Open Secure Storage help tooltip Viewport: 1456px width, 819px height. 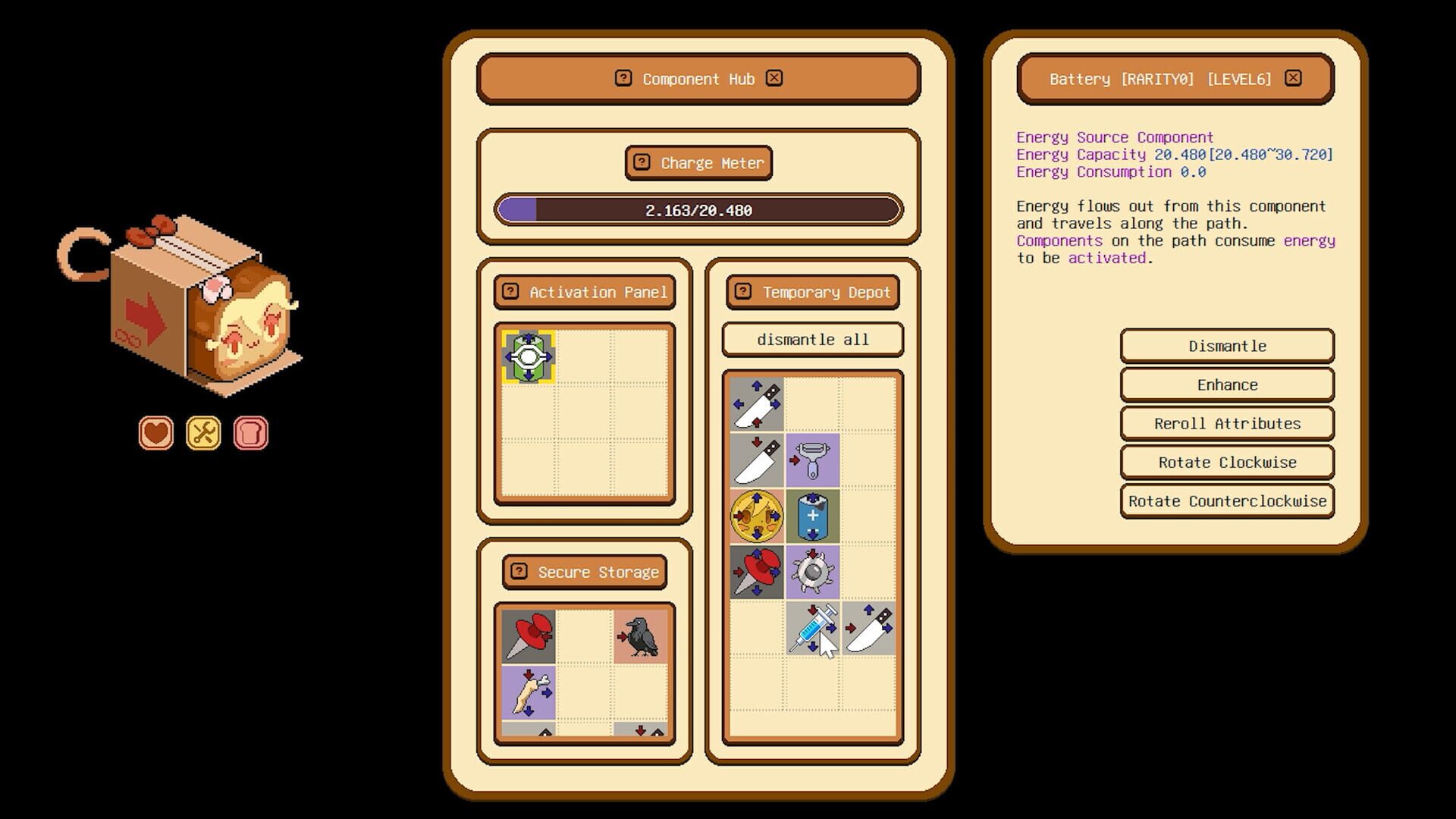518,573
